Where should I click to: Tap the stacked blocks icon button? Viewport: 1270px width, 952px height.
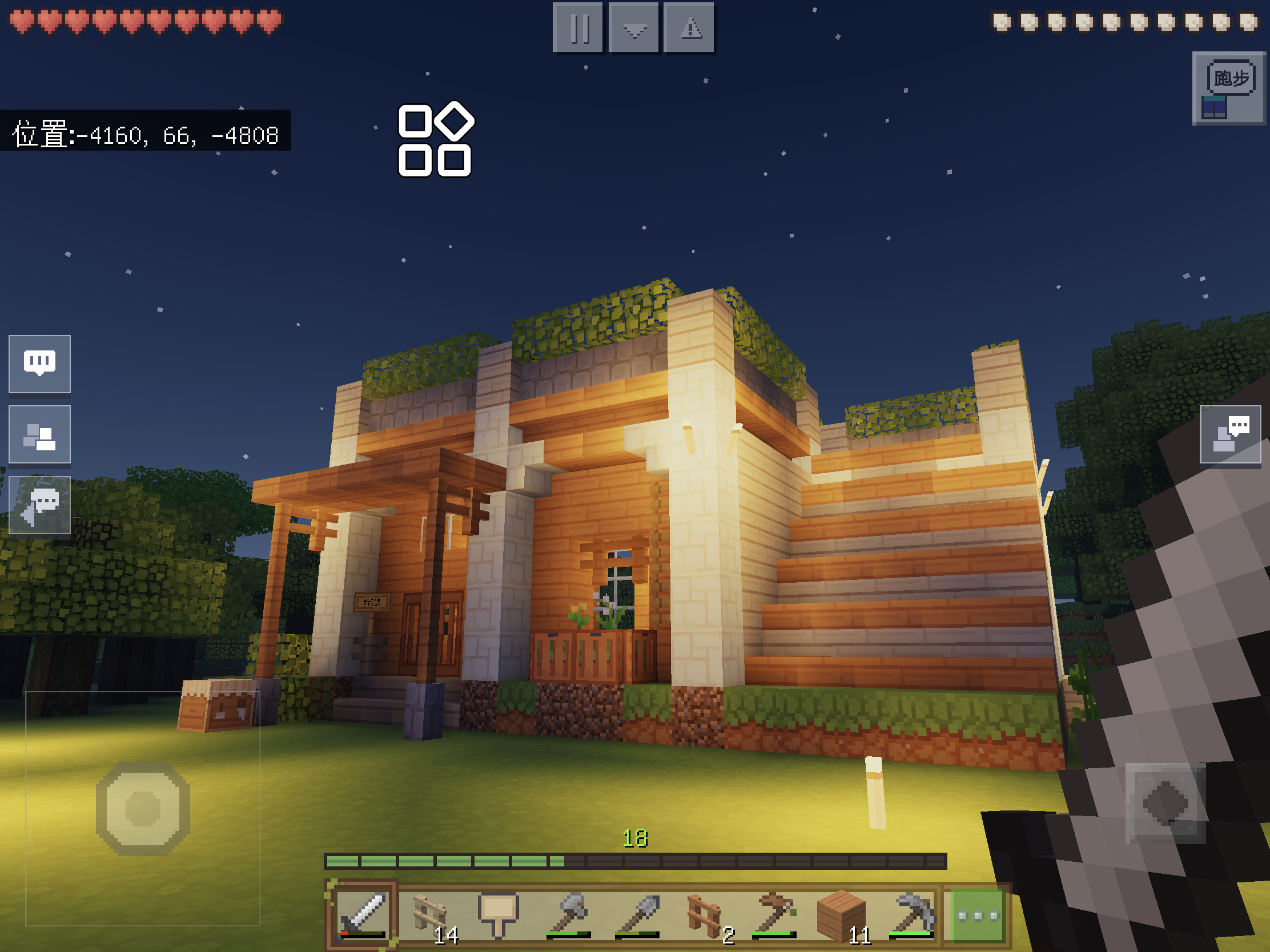39,434
